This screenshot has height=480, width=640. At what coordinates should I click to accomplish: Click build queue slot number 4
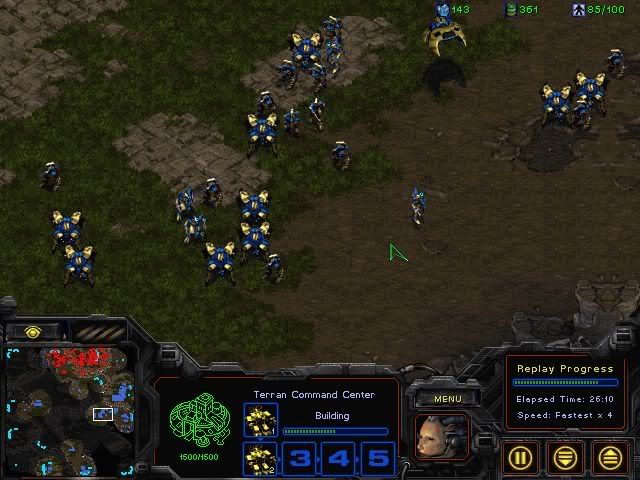339,459
